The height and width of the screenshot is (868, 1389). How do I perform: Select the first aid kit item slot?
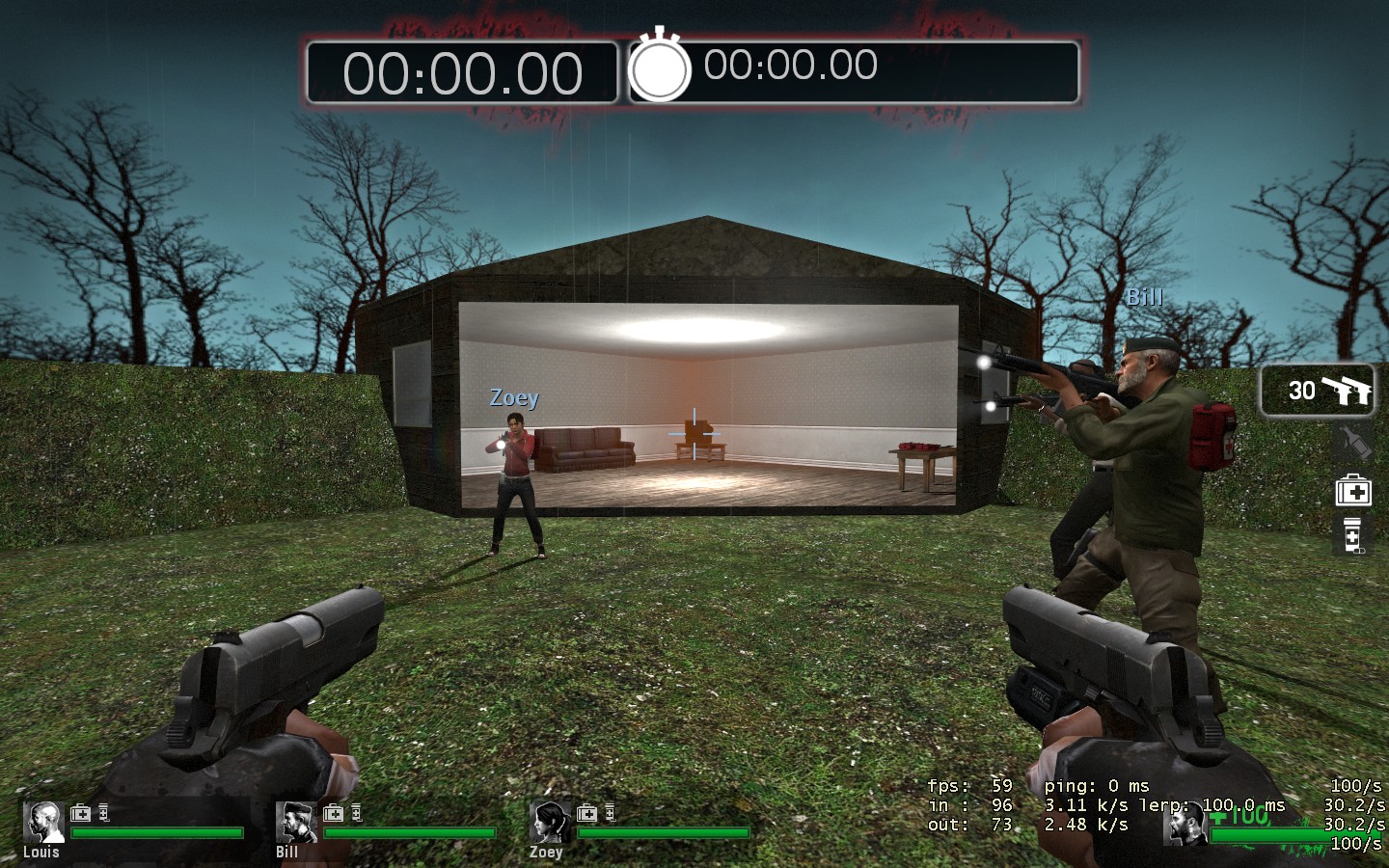coord(1354,492)
